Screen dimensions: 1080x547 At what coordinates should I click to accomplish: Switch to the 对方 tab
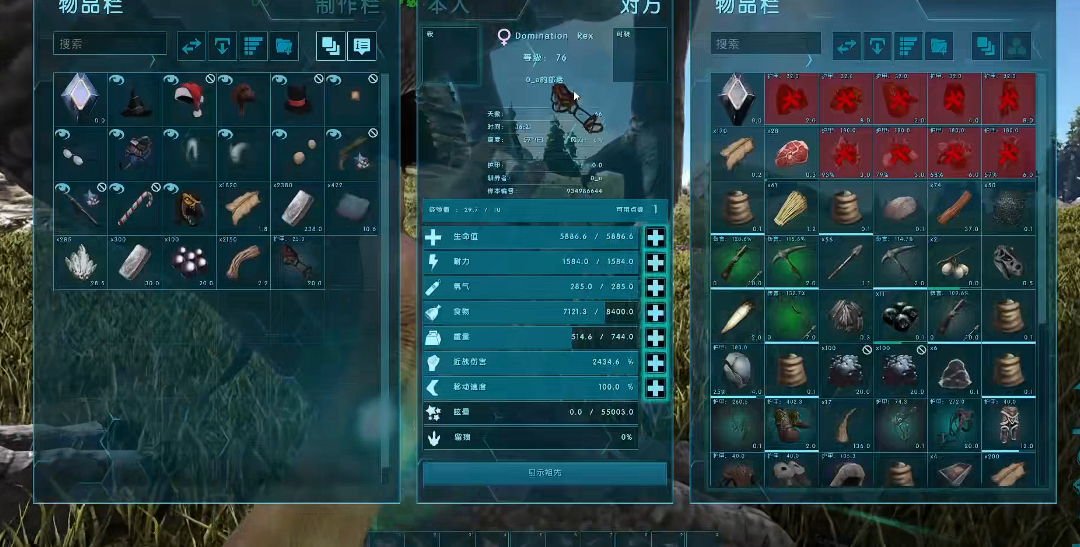point(640,8)
